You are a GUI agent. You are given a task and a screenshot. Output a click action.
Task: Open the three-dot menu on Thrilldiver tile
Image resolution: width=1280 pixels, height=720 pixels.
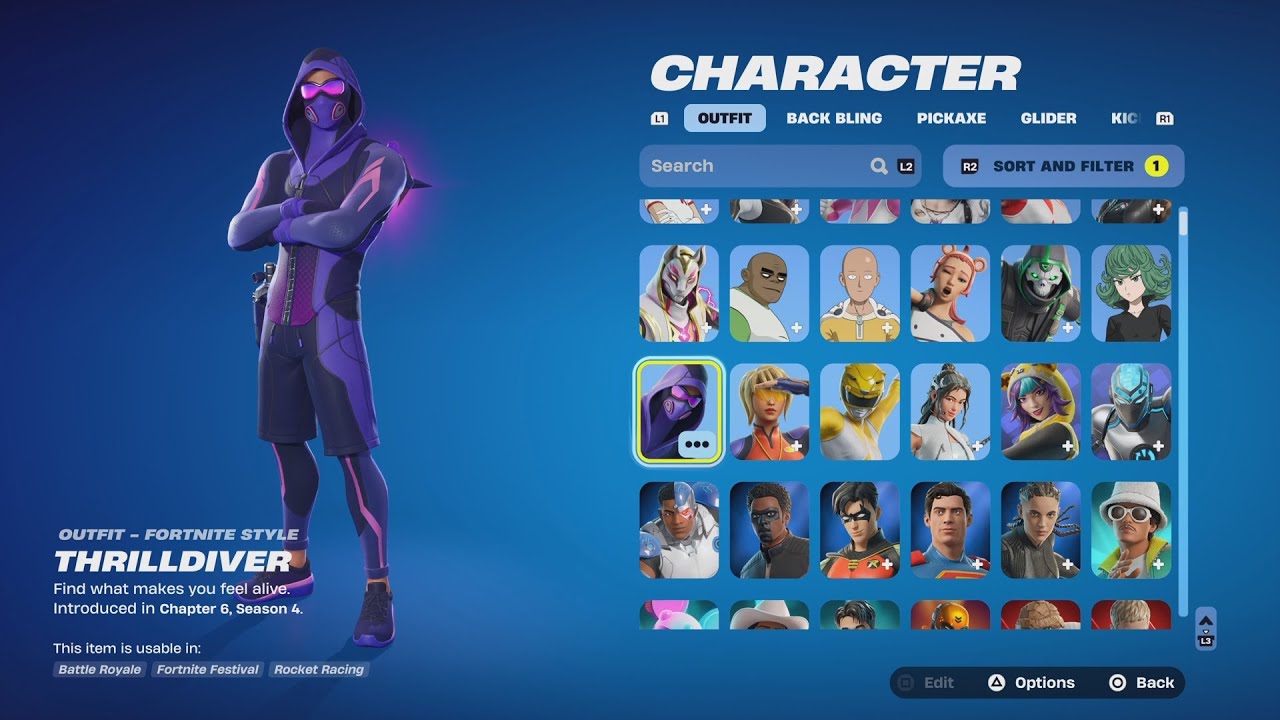coord(697,444)
